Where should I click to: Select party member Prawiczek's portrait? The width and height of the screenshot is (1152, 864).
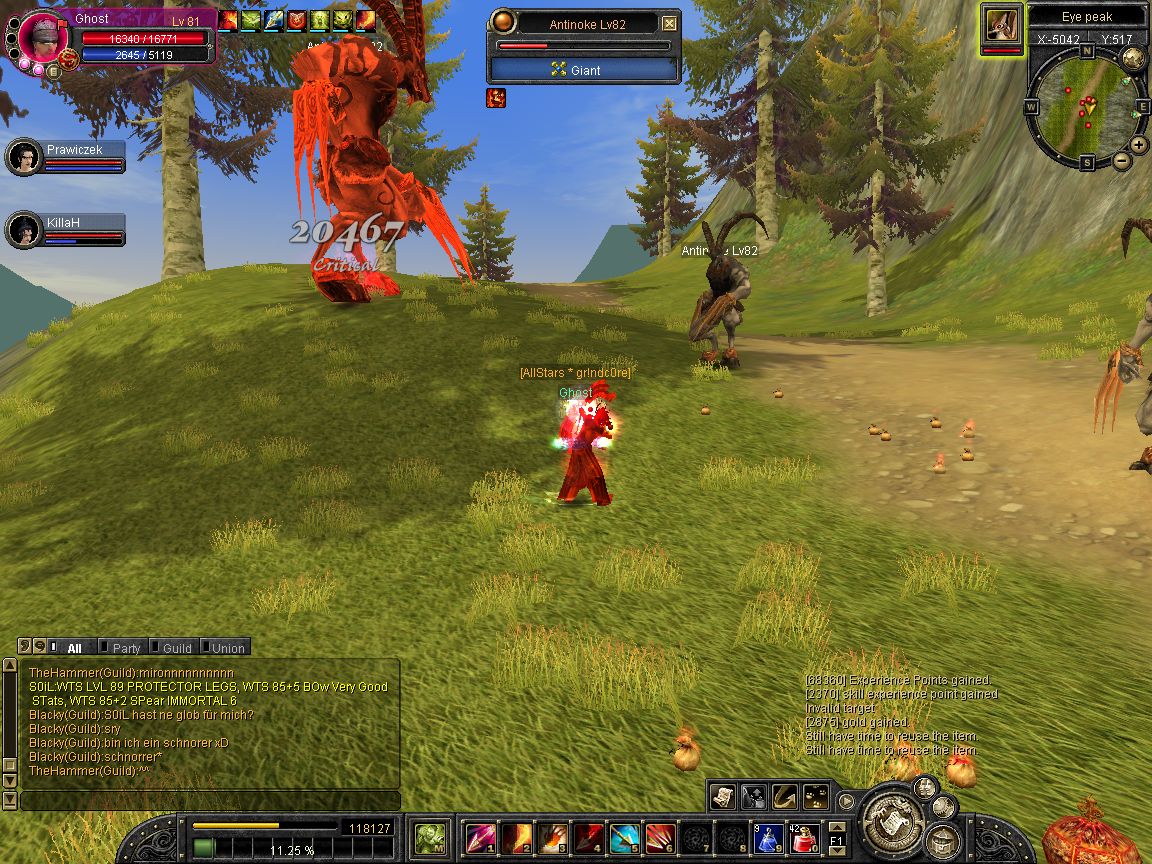click(x=24, y=157)
